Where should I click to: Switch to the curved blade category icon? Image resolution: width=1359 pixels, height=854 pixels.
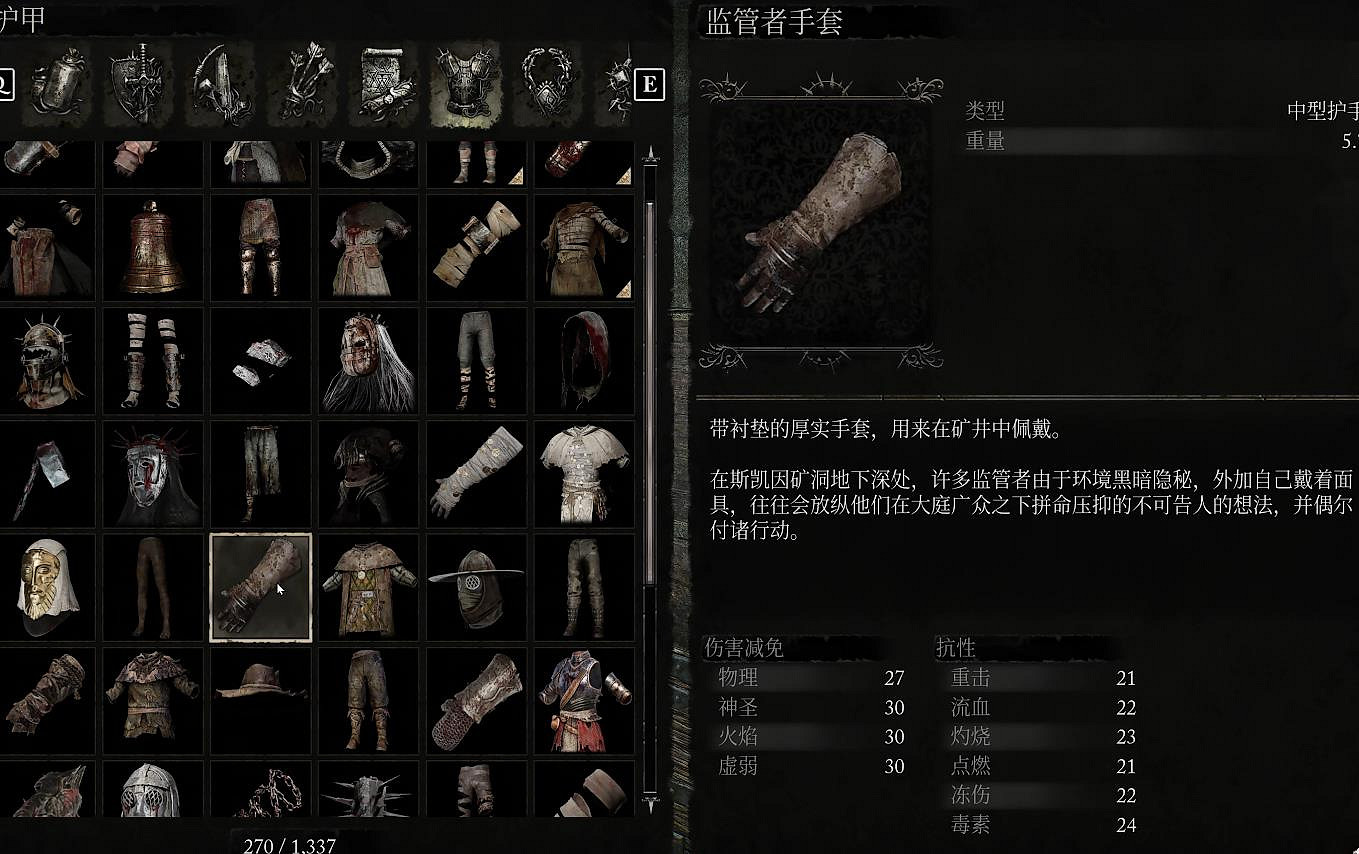220,85
